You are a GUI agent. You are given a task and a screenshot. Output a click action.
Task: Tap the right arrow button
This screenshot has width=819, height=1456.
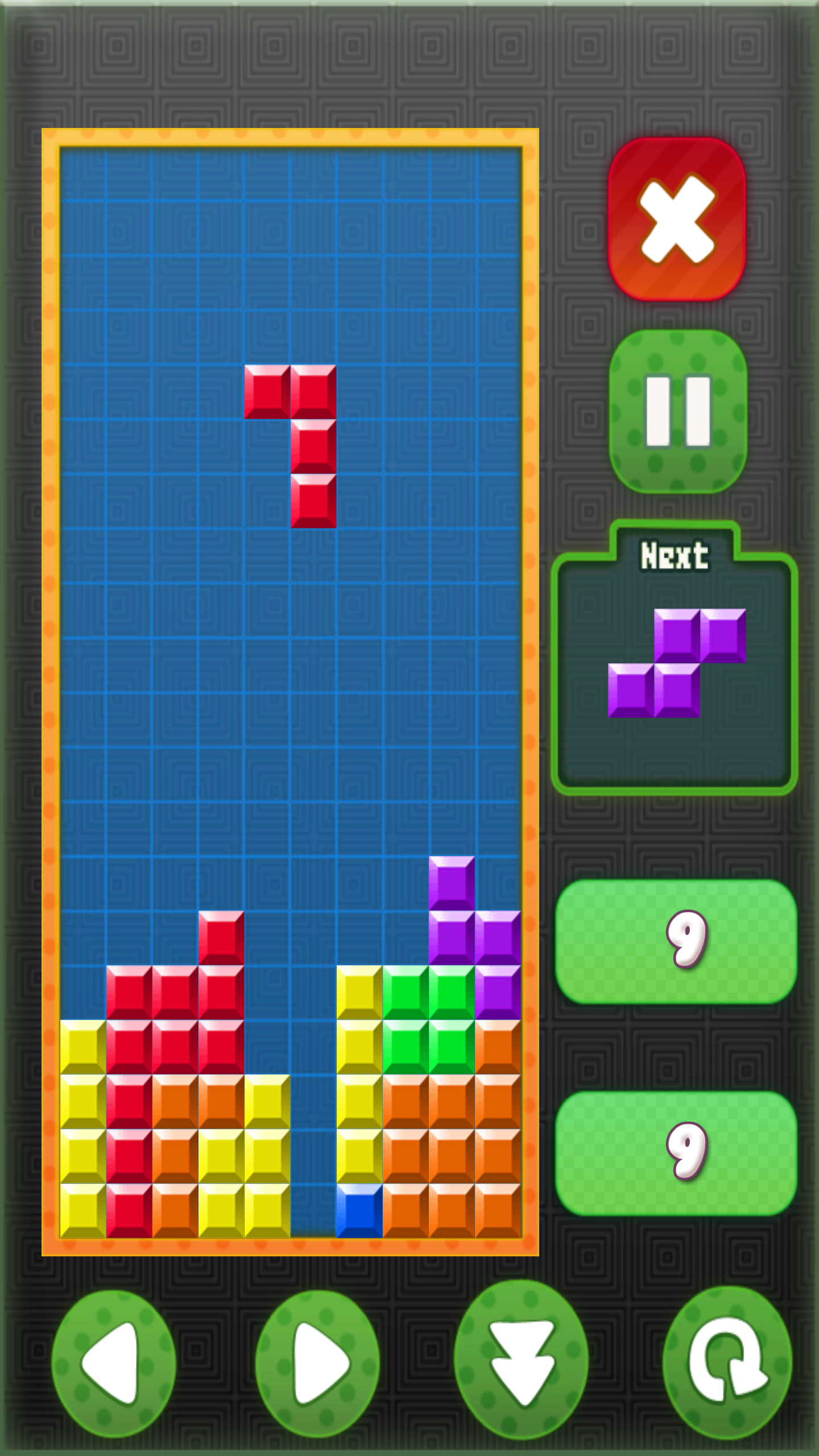317,1363
